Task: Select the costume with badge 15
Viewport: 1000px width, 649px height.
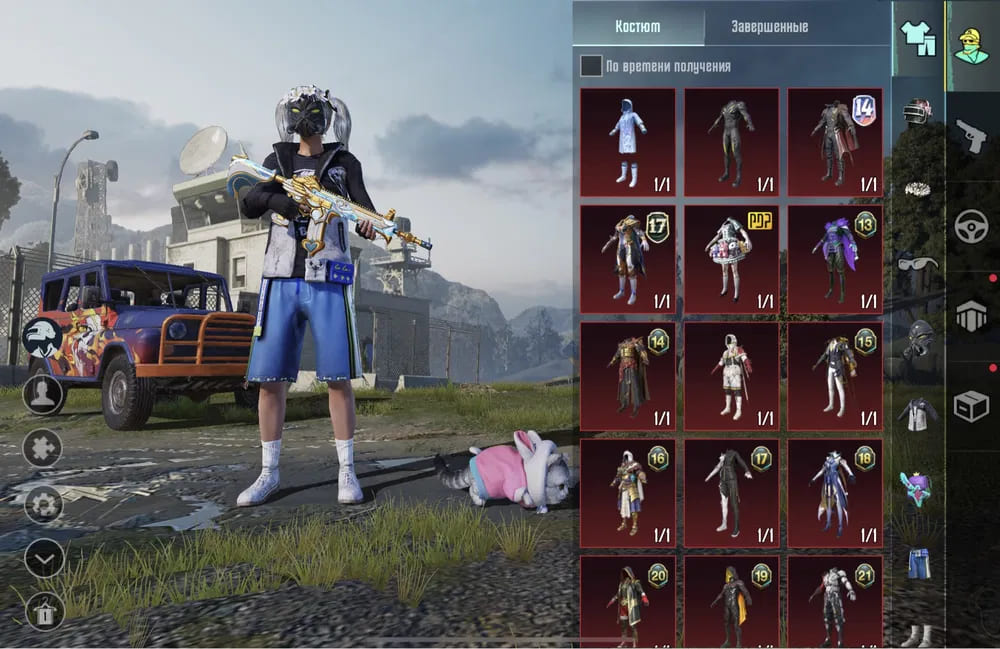Action: tap(835, 376)
